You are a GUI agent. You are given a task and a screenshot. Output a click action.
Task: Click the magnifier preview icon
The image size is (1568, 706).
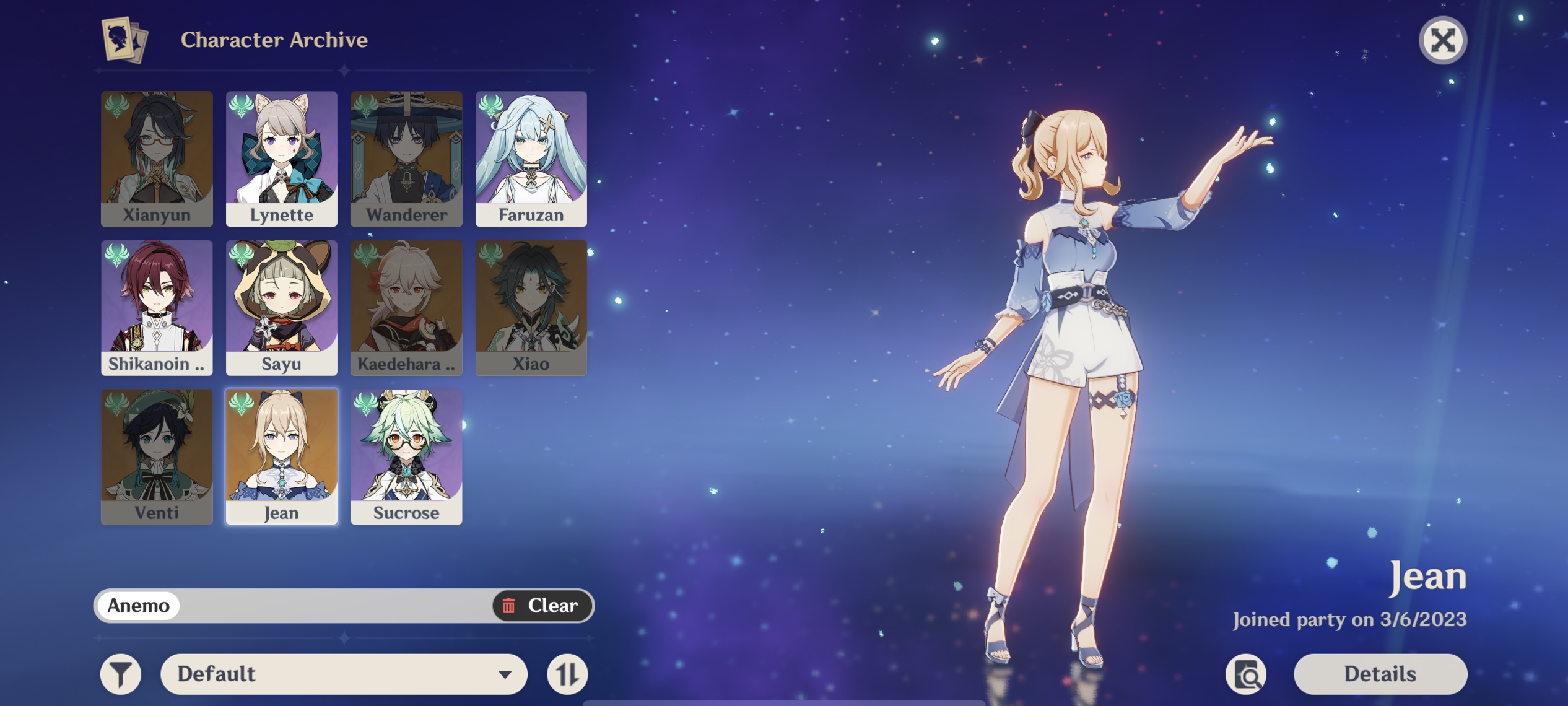[1246, 674]
